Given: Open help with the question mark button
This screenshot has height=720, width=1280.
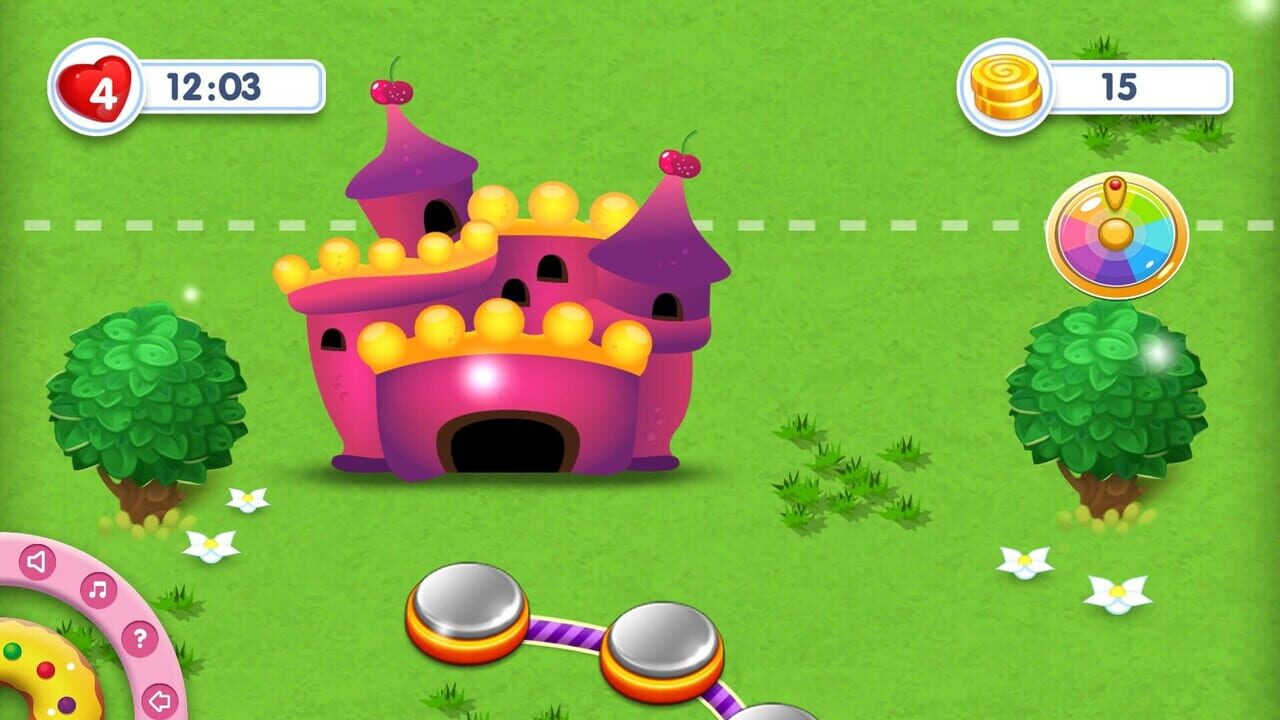Looking at the screenshot, I should (140, 637).
